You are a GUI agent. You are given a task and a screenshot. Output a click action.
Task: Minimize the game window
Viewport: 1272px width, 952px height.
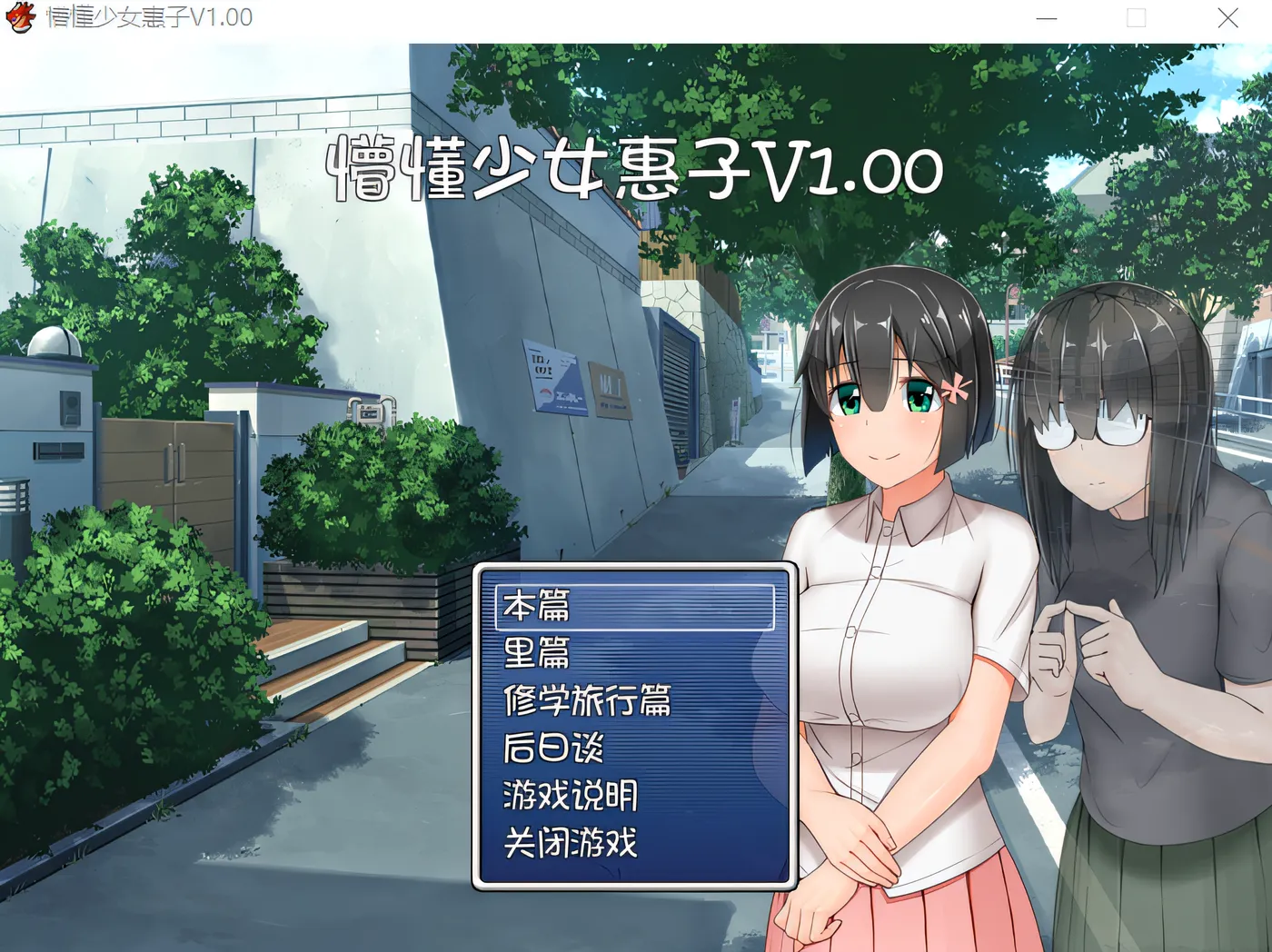(x=1047, y=18)
